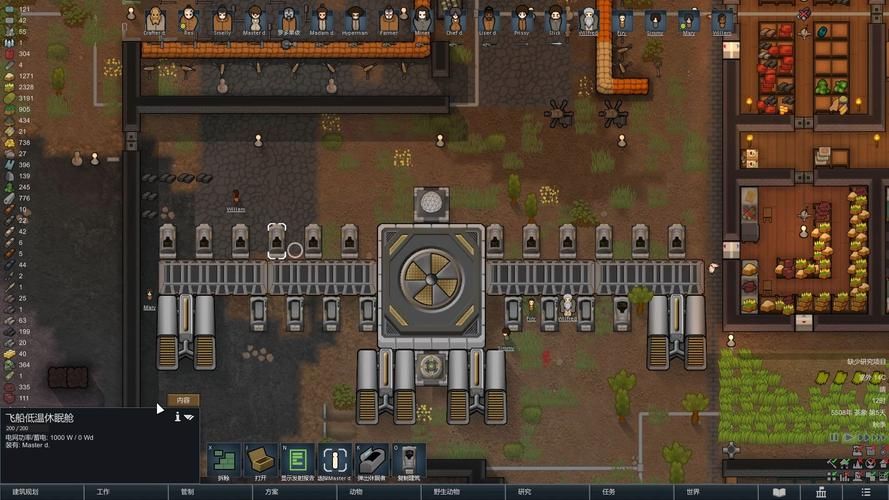Screen dimensions: 889x500
Task: Copy this building with 复制建筑
Action: 409,461
